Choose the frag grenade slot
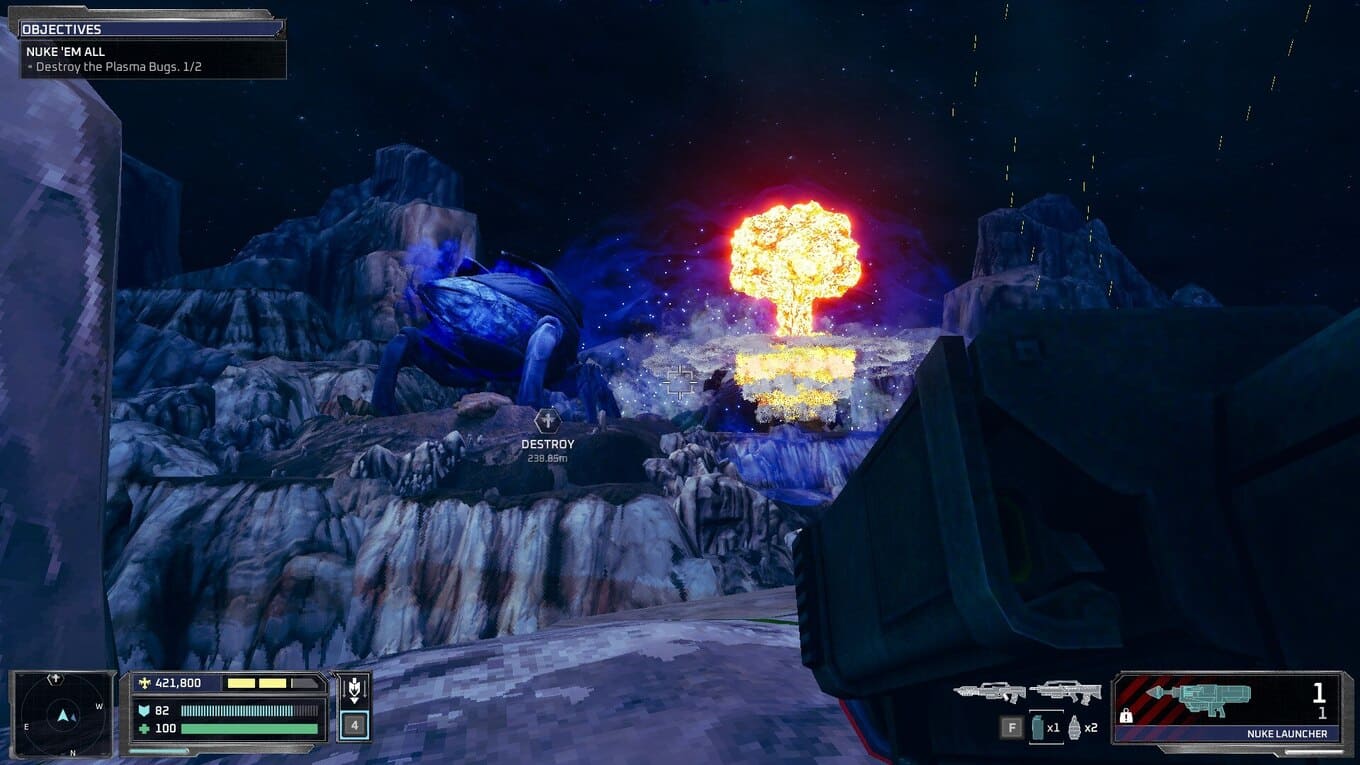Image resolution: width=1360 pixels, height=765 pixels. coord(1075,727)
